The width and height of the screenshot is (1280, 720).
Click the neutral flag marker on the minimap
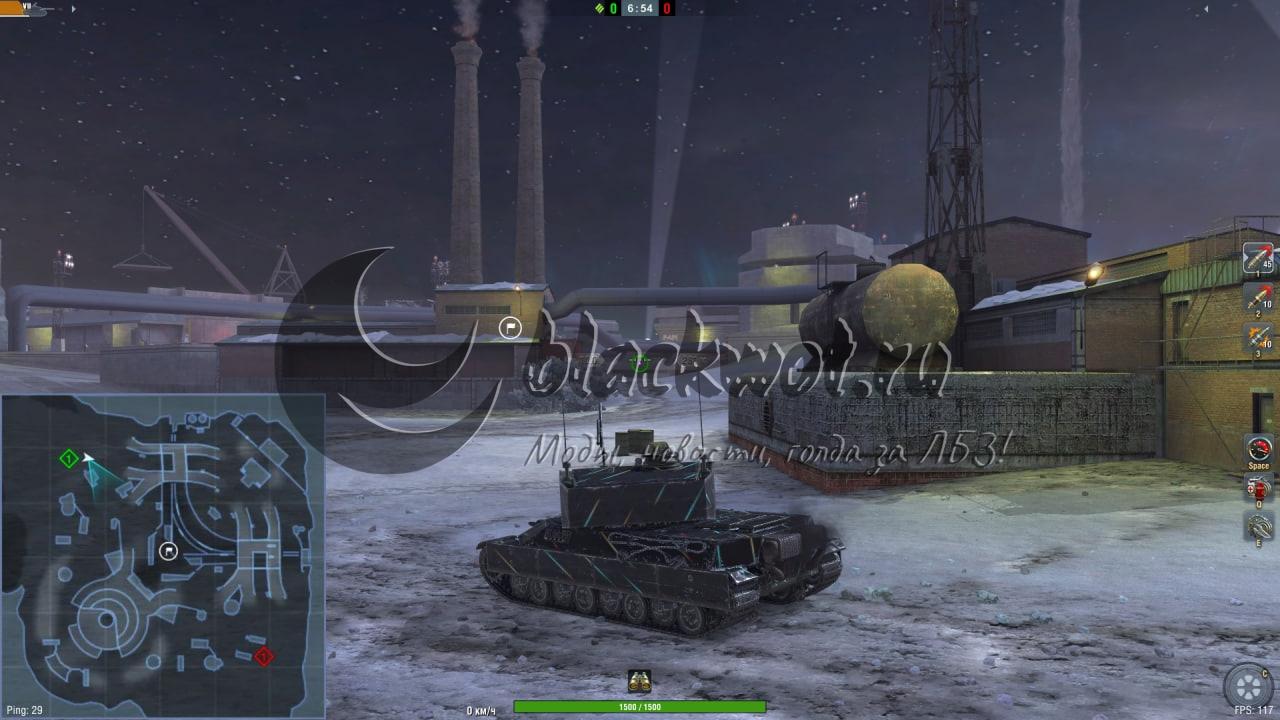168,550
